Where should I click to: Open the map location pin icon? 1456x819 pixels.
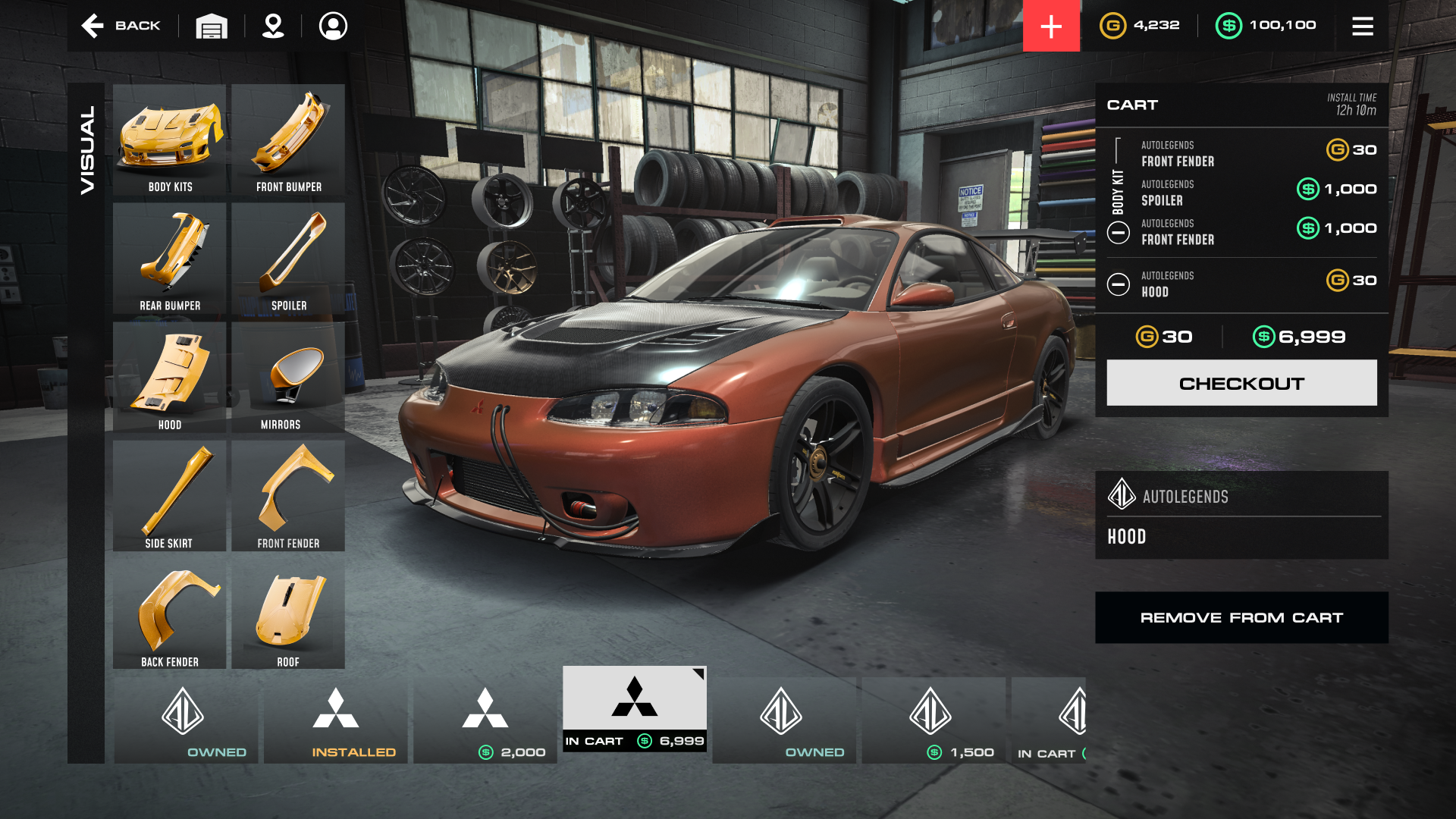272,25
